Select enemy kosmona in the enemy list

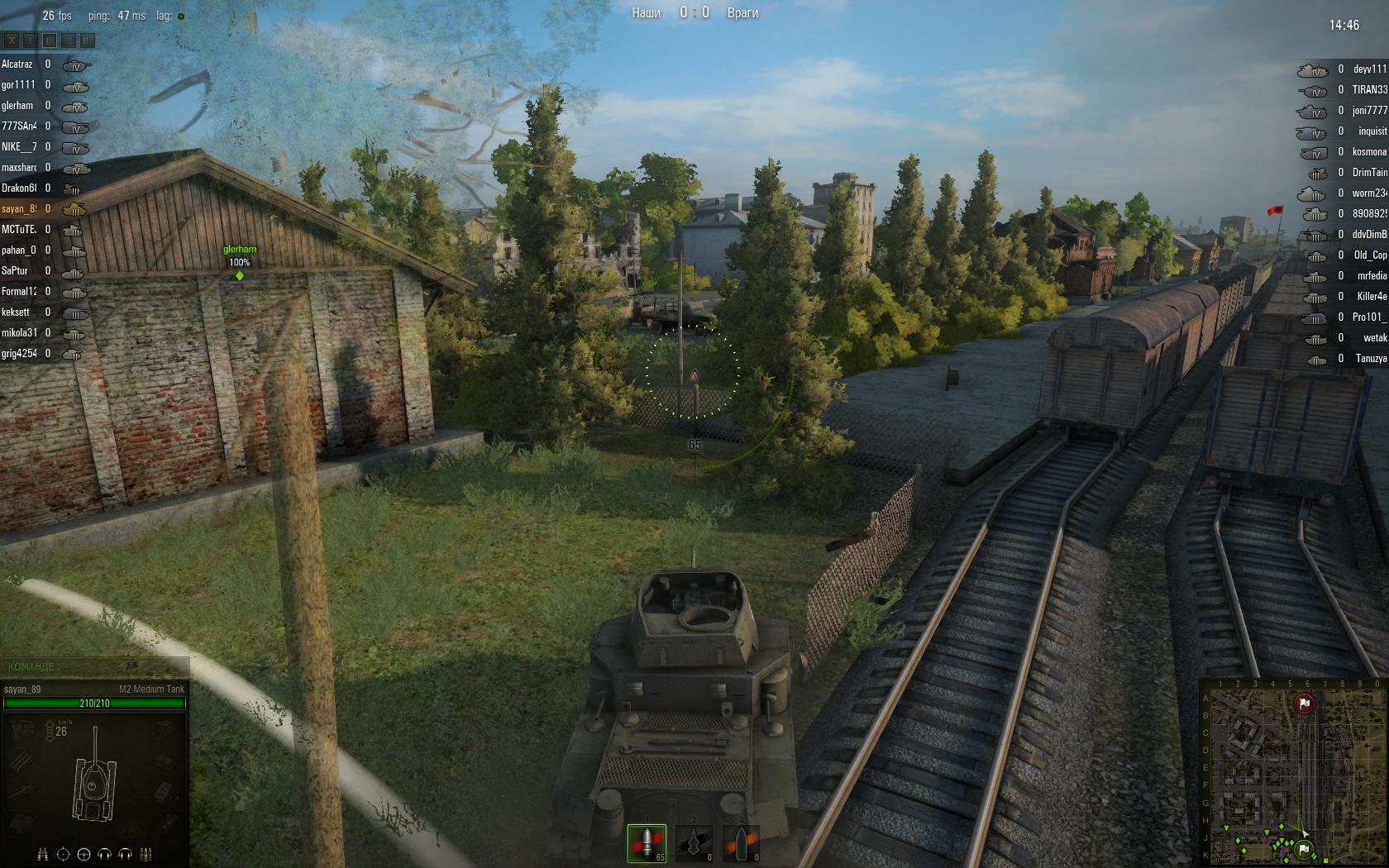(x=1369, y=152)
